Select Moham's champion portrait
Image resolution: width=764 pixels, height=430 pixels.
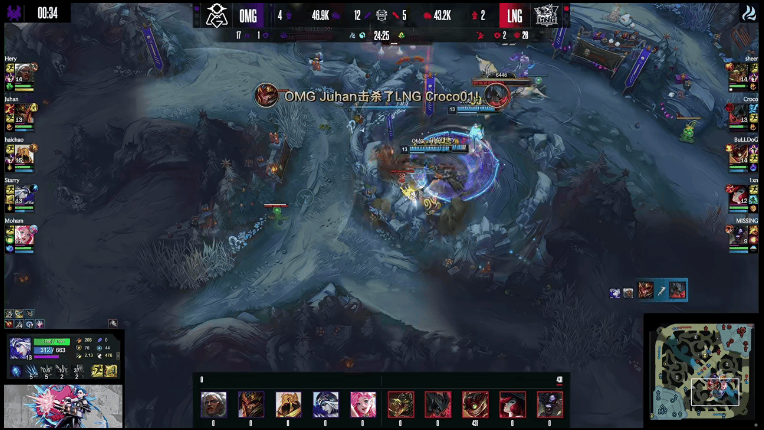tap(17, 234)
